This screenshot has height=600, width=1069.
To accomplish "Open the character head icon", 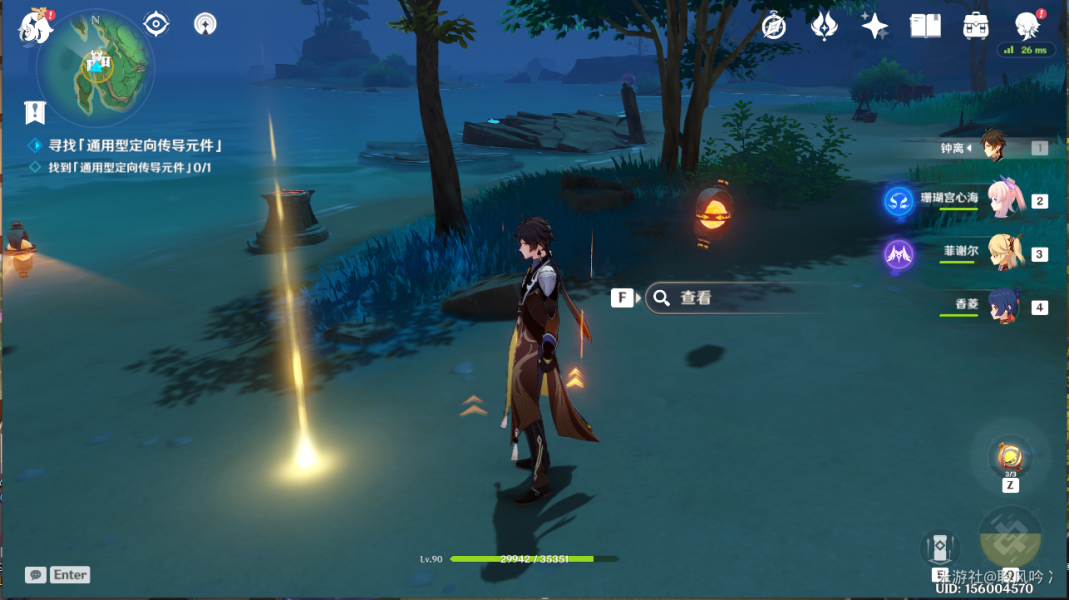I will click(x=1026, y=24).
